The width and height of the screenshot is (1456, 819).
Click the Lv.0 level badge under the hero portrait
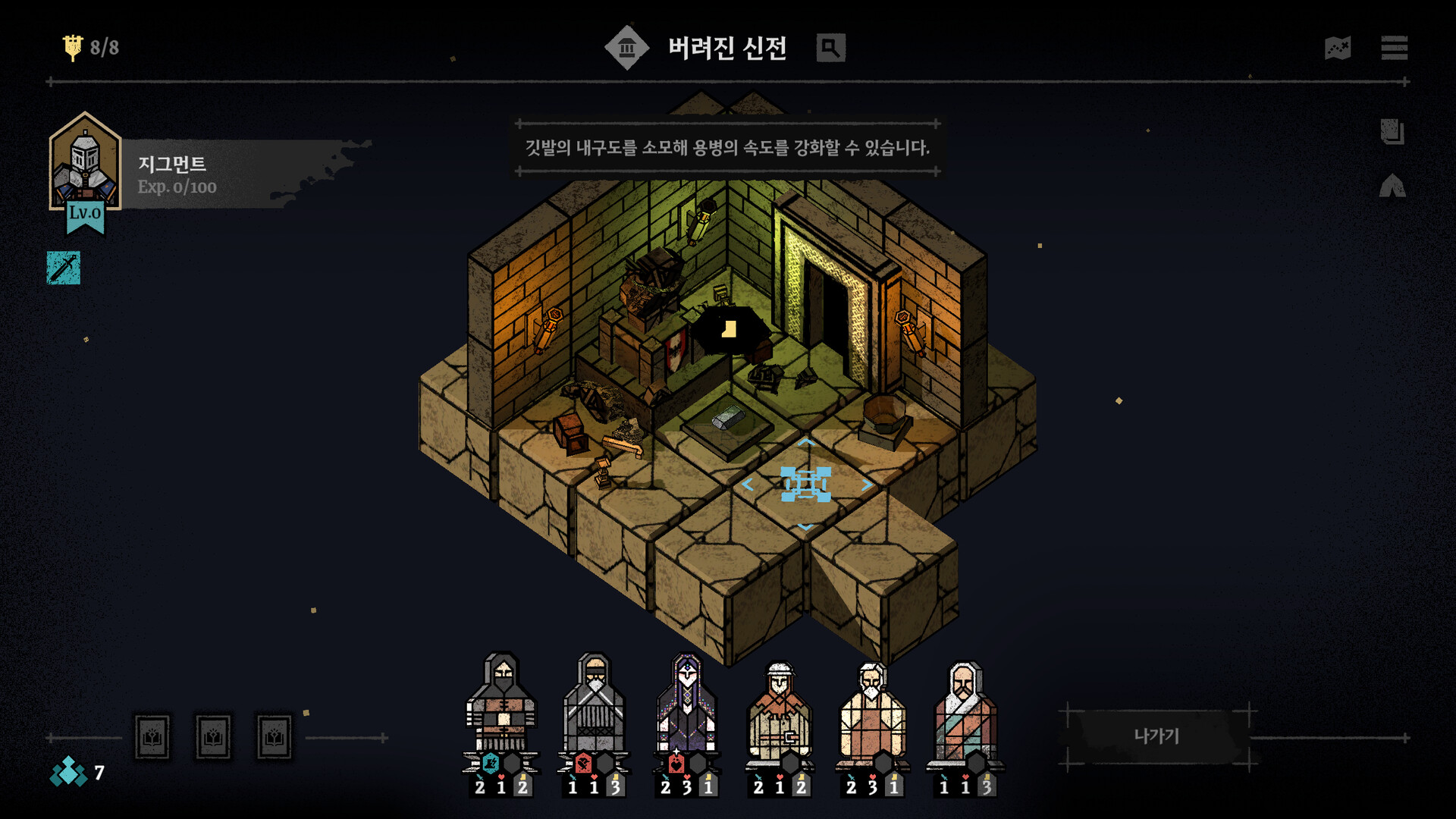(x=86, y=214)
